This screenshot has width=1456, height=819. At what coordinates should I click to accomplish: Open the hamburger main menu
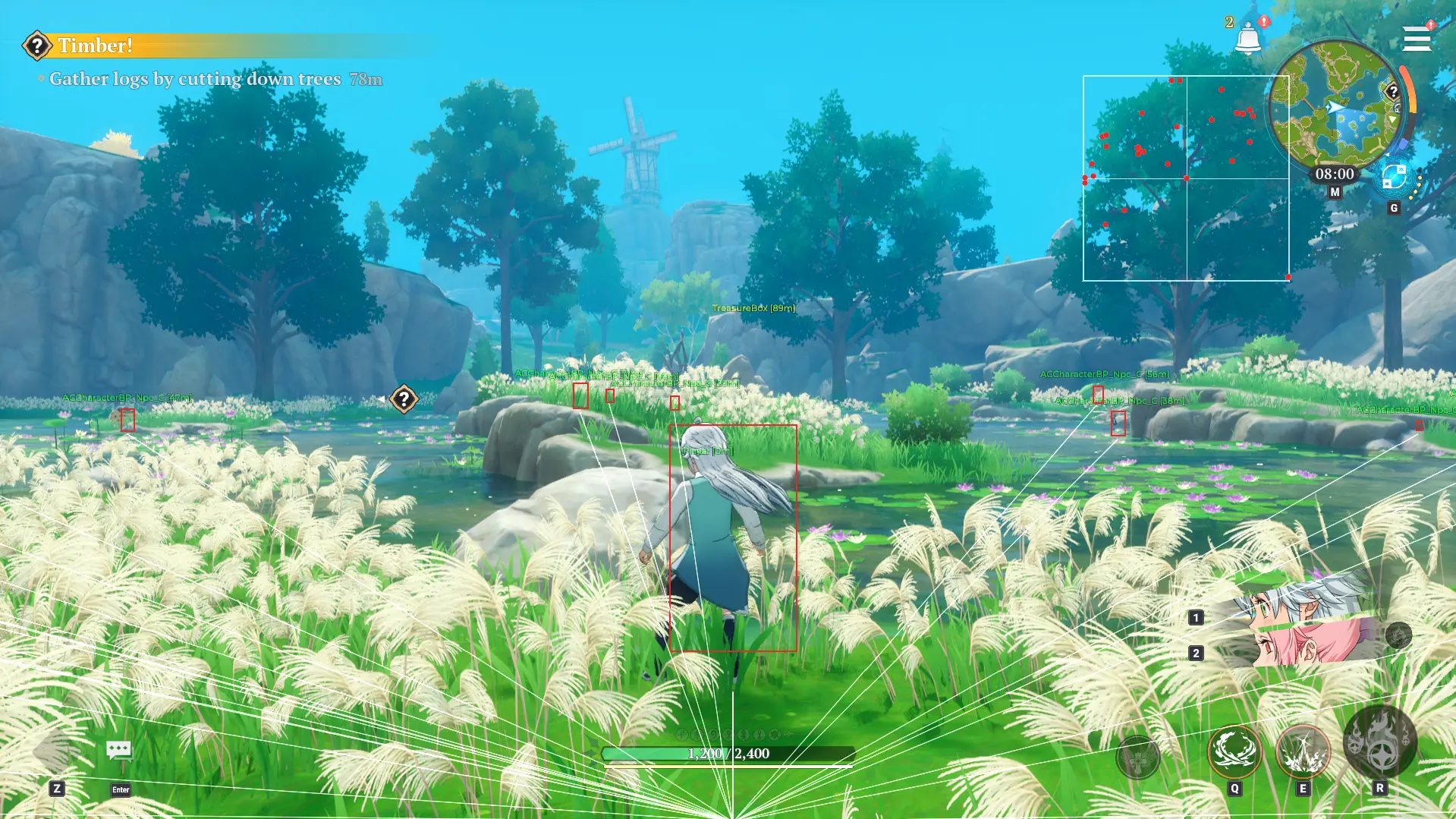pyautogui.click(x=1416, y=39)
